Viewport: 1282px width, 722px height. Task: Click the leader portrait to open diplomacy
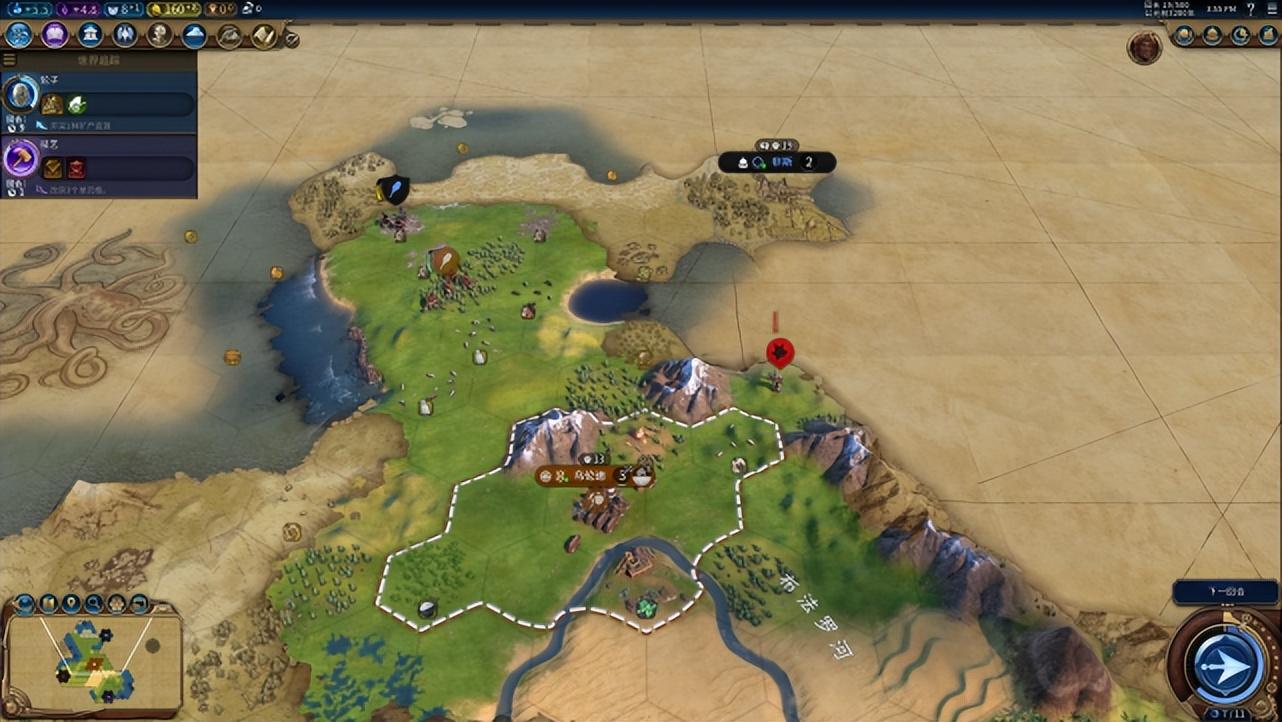click(1144, 47)
